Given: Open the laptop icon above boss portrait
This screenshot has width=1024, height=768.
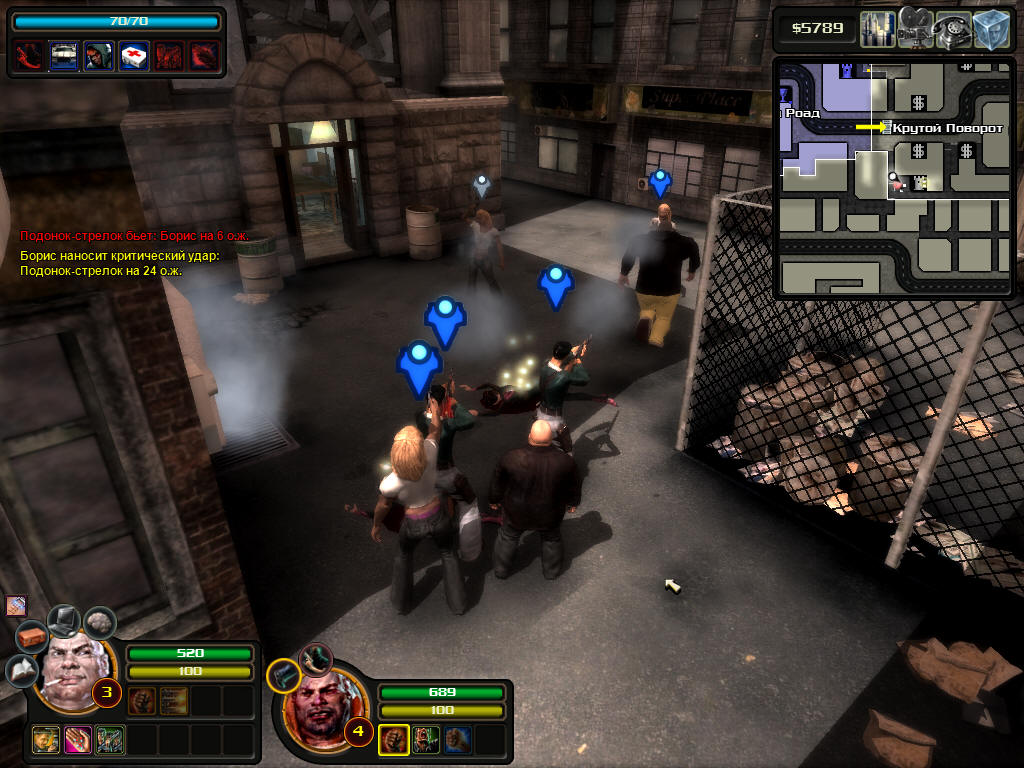Looking at the screenshot, I should 64,620.
